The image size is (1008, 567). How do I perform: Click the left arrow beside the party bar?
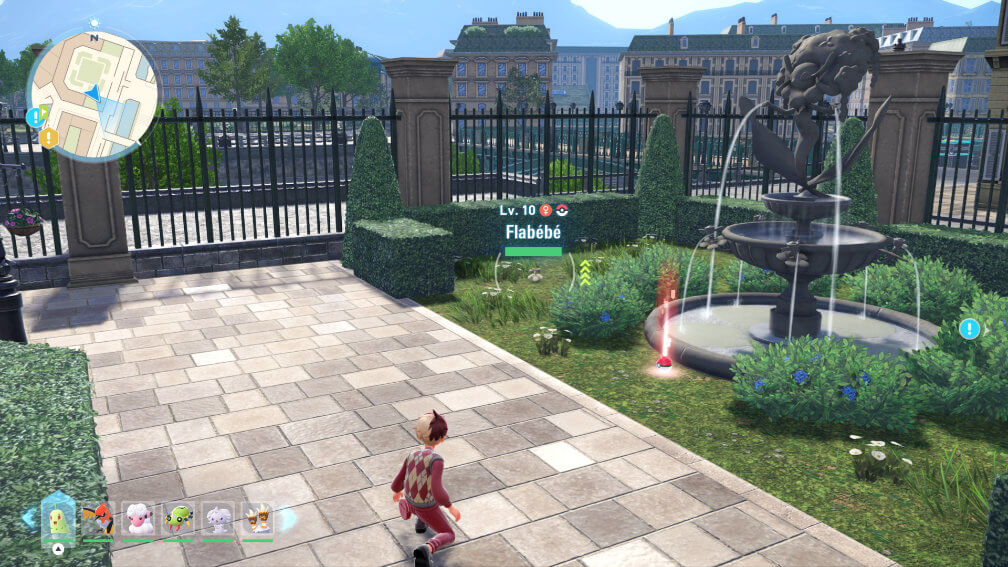(28, 517)
